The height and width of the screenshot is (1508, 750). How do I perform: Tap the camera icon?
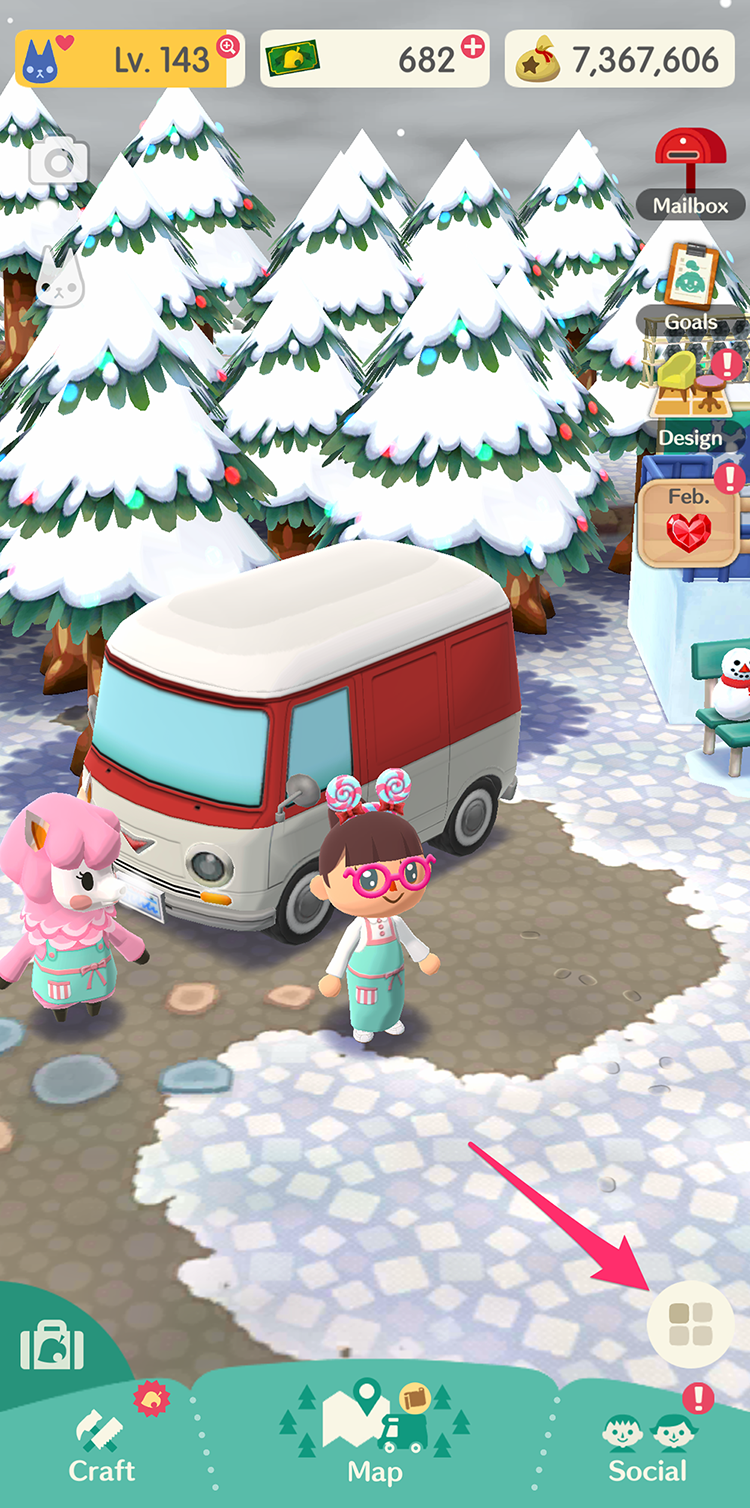click(58, 162)
